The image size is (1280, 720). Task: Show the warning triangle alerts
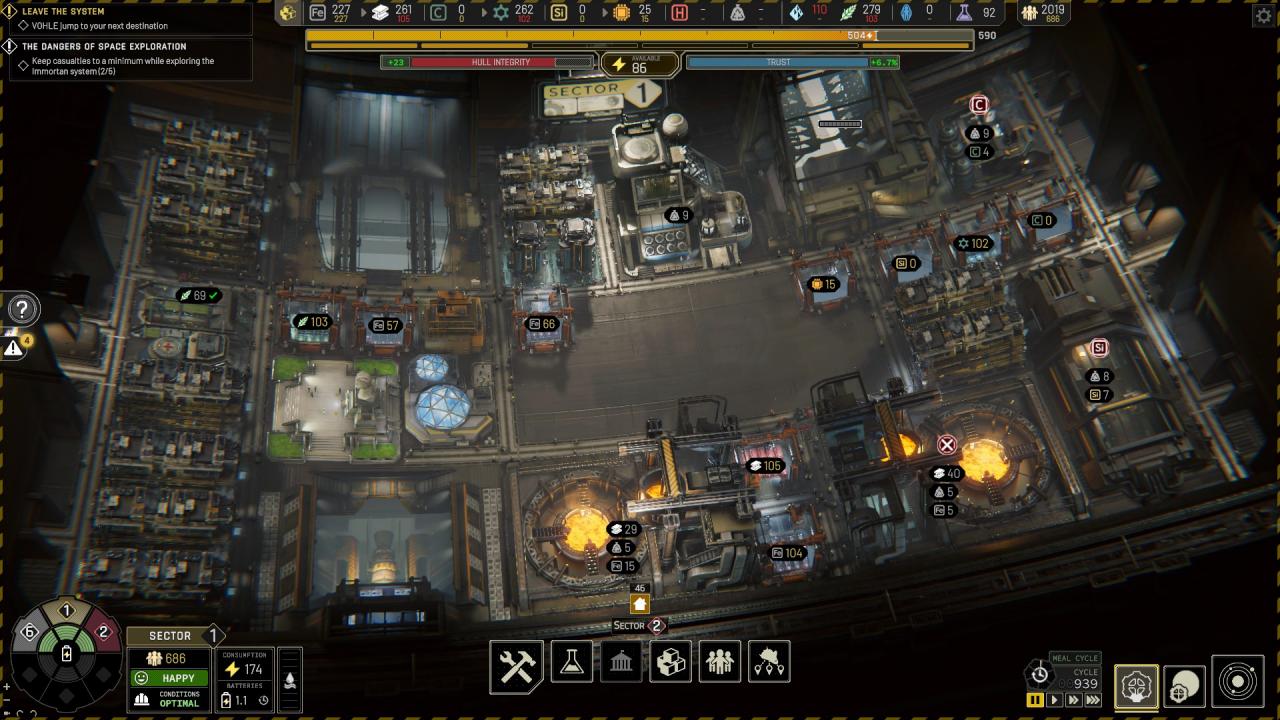click(x=13, y=348)
